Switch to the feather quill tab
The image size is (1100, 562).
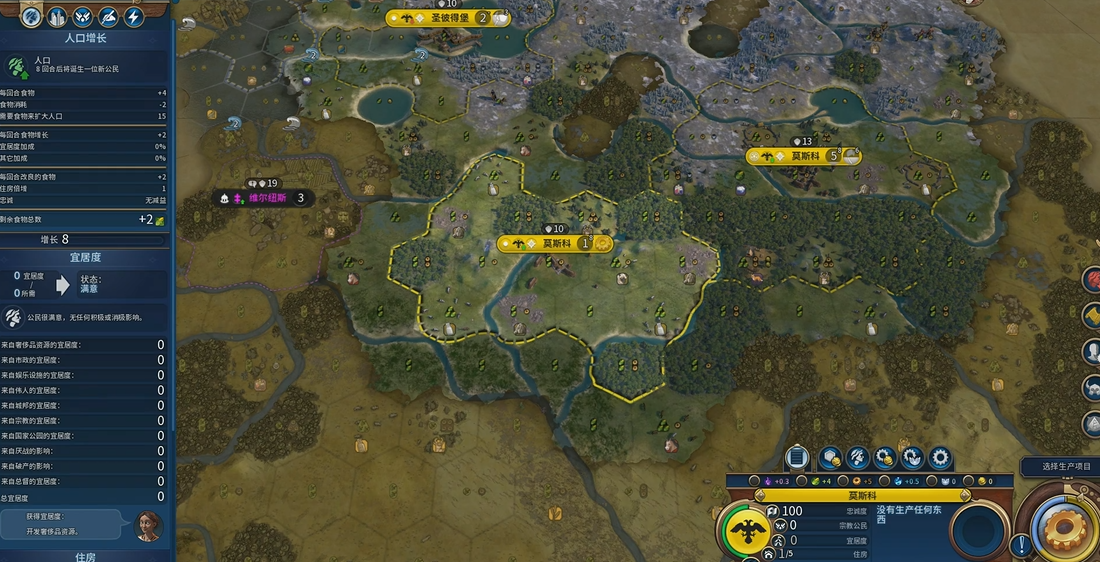[108, 17]
